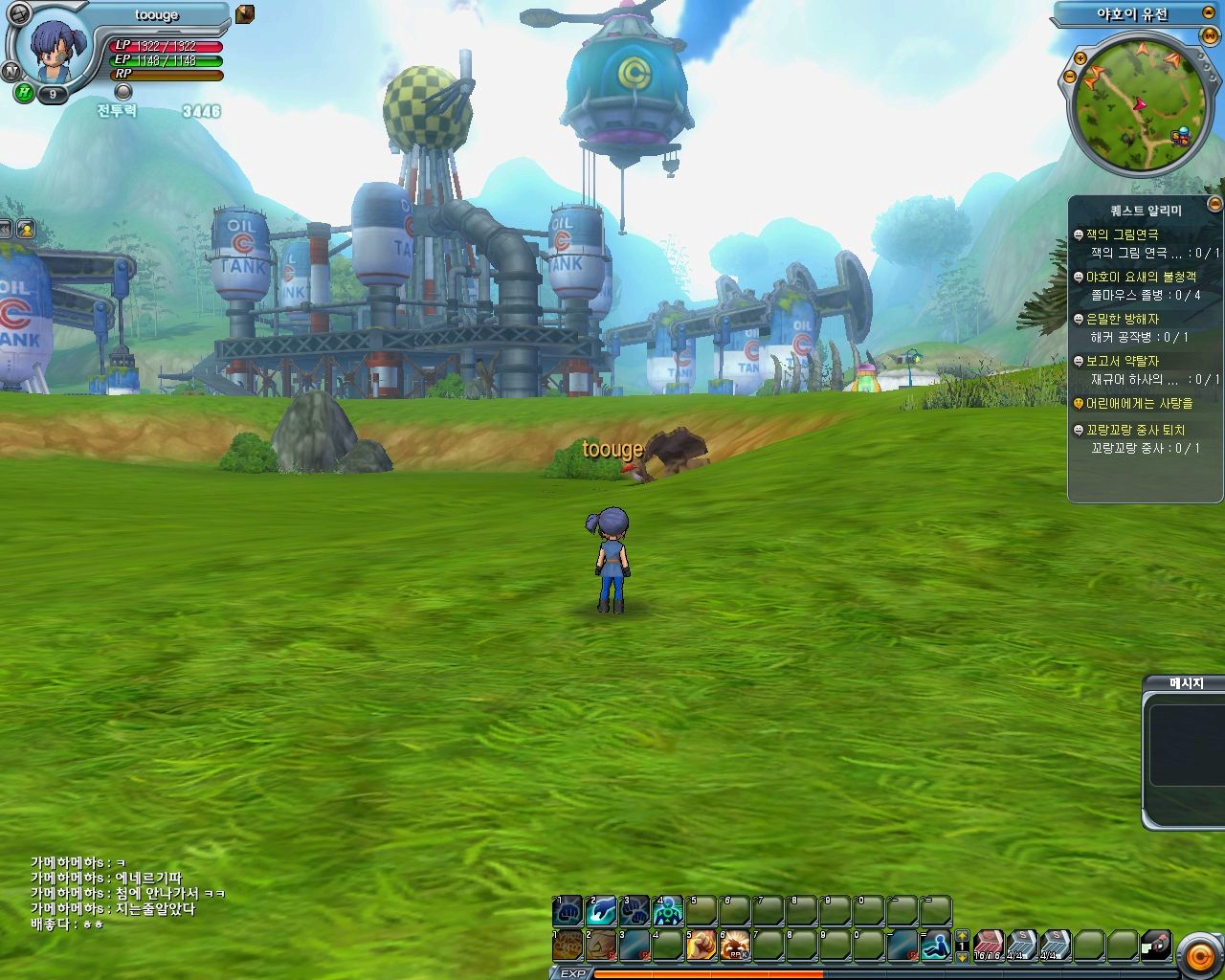This screenshot has height=980, width=1225.
Task: Select the 꼬랑꼬랑 중사 퇴치 quest entry
Action: tap(1135, 431)
